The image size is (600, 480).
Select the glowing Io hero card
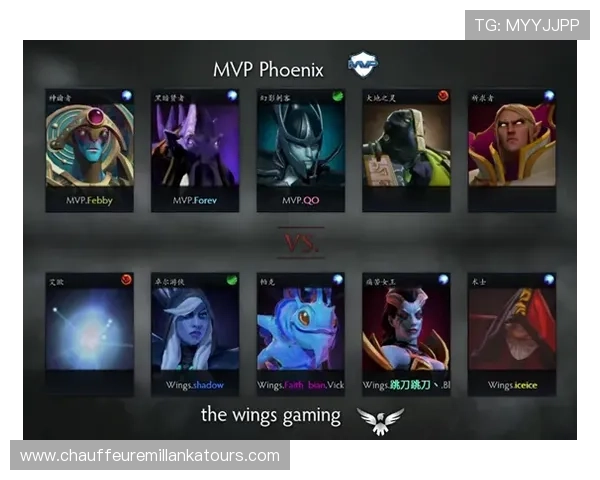pos(89,334)
